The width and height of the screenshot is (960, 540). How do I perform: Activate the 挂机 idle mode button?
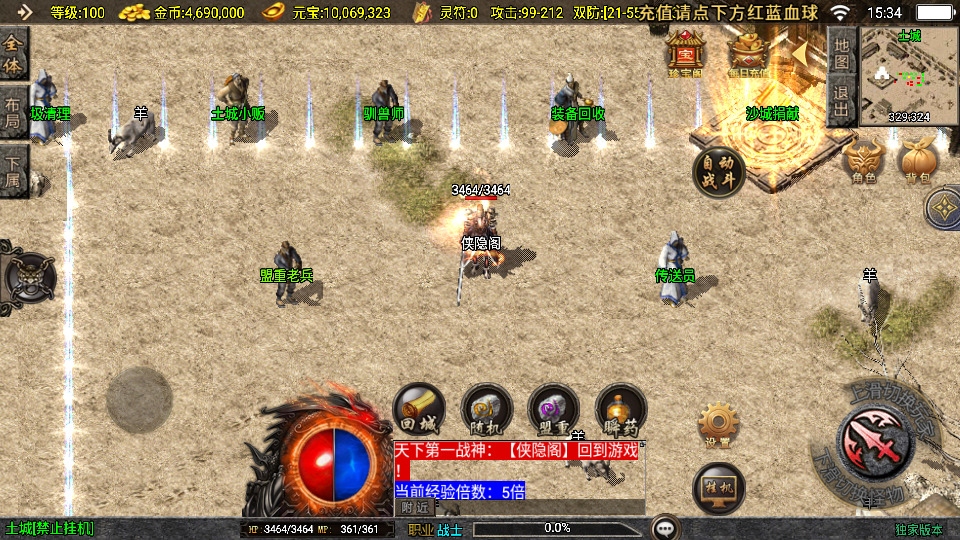(718, 487)
